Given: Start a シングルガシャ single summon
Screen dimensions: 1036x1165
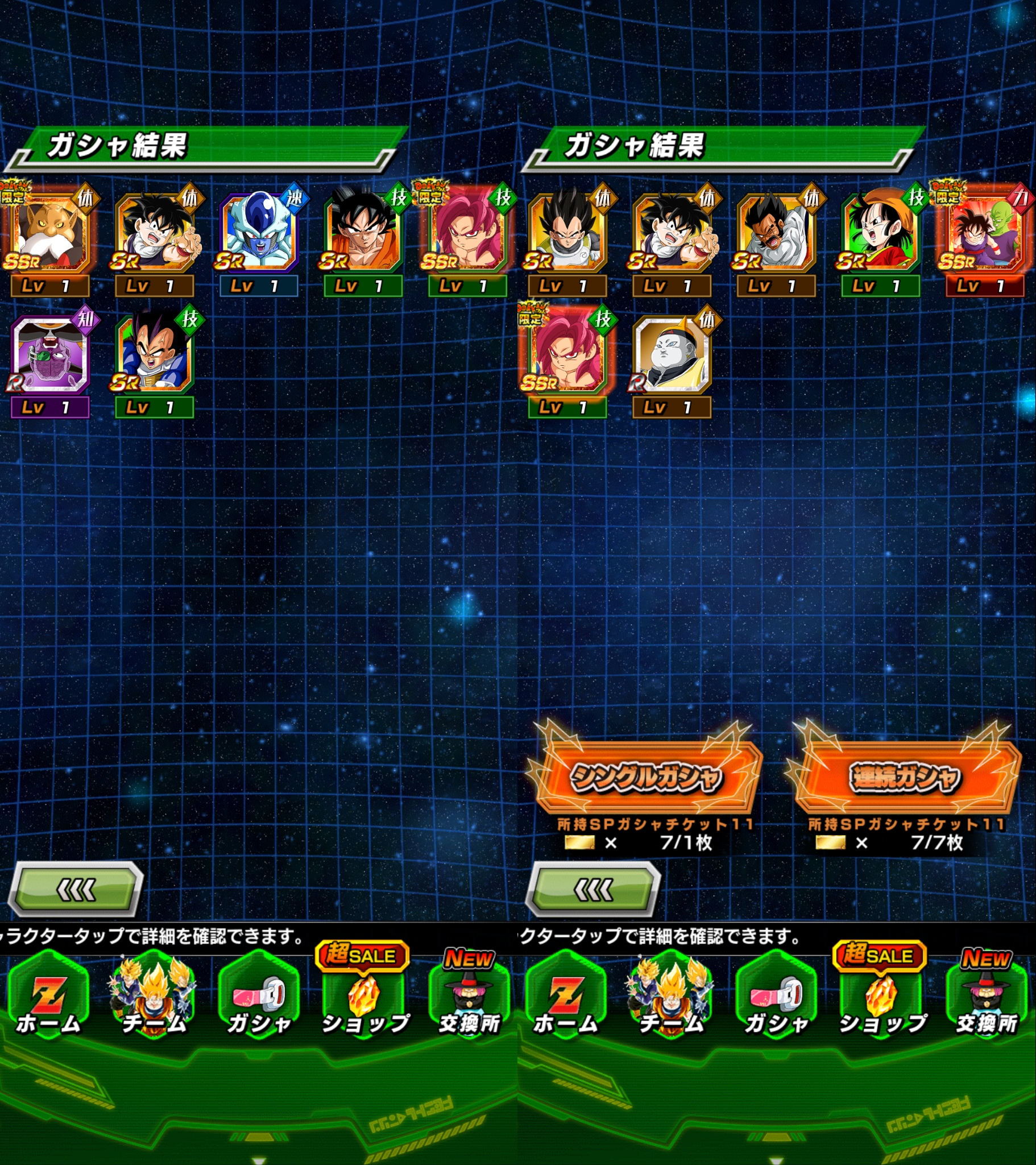Looking at the screenshot, I should [645, 777].
